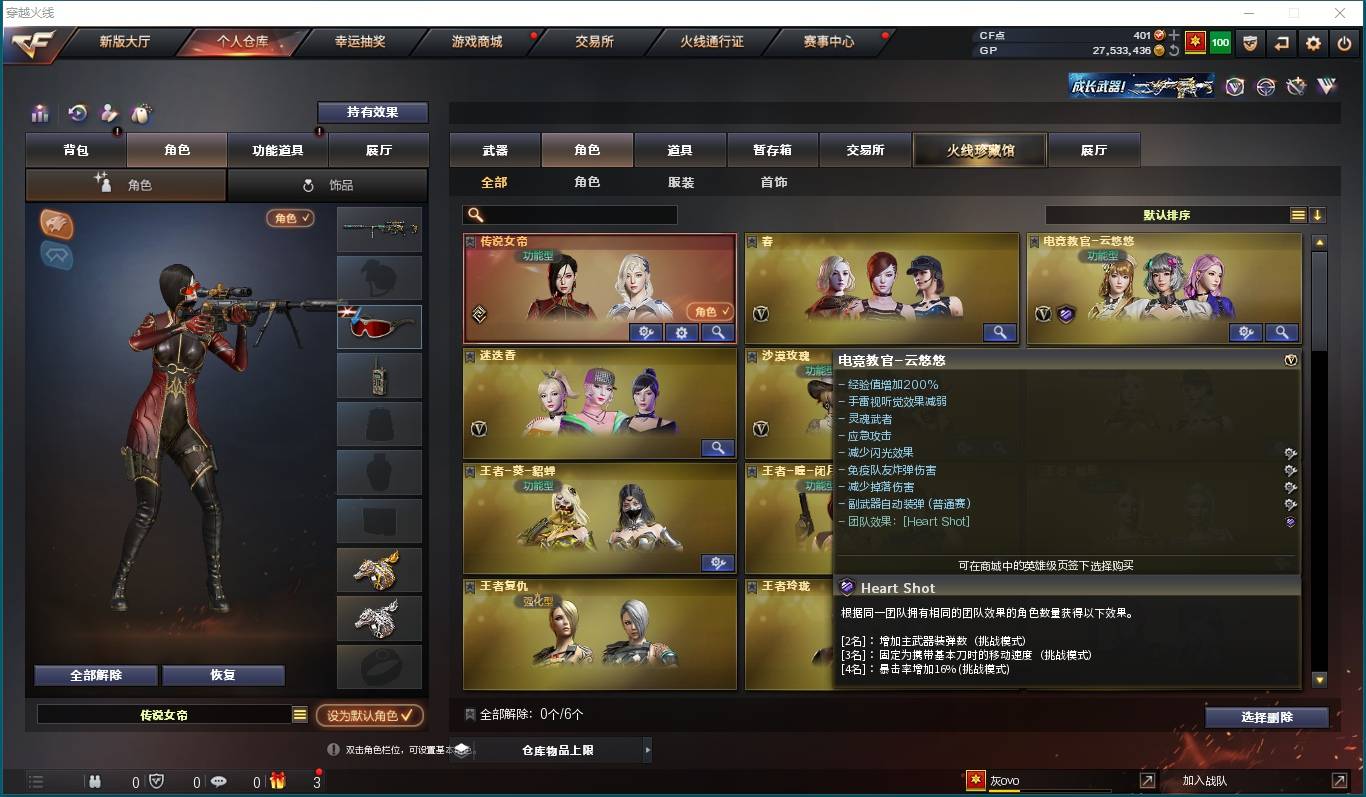The width and height of the screenshot is (1366, 797).
Task: Open the menu icon beside the 传说女帝 name field
Action: (x=298, y=712)
